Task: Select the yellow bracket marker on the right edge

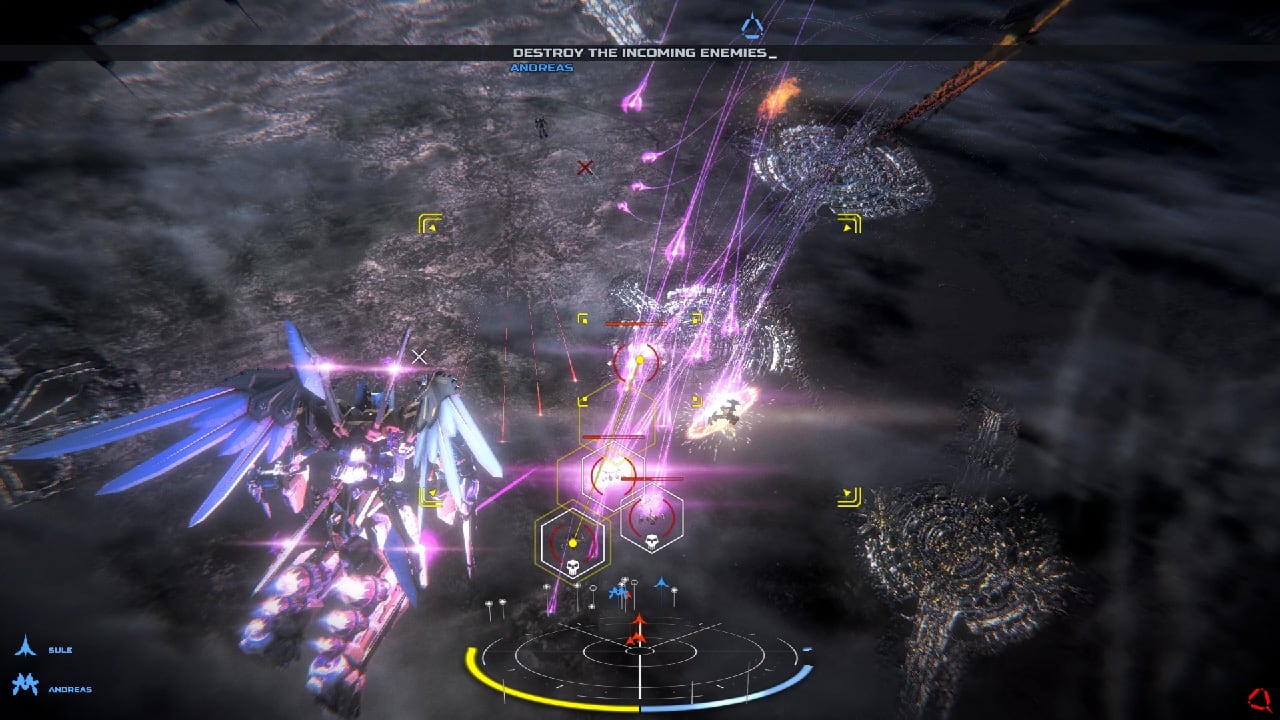Action: coord(848,494)
